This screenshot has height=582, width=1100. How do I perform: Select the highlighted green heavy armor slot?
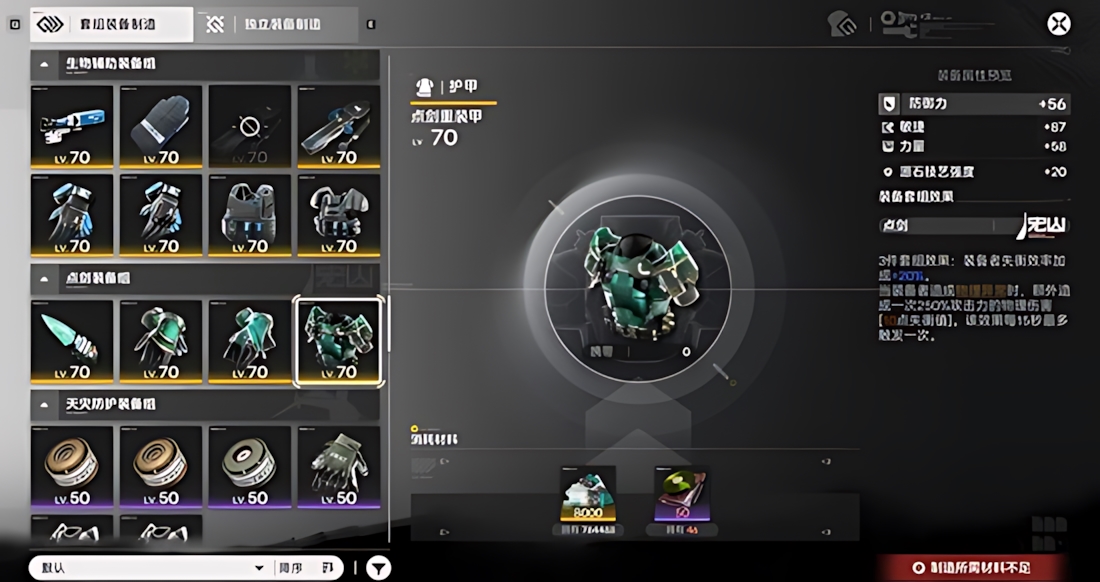click(x=339, y=342)
